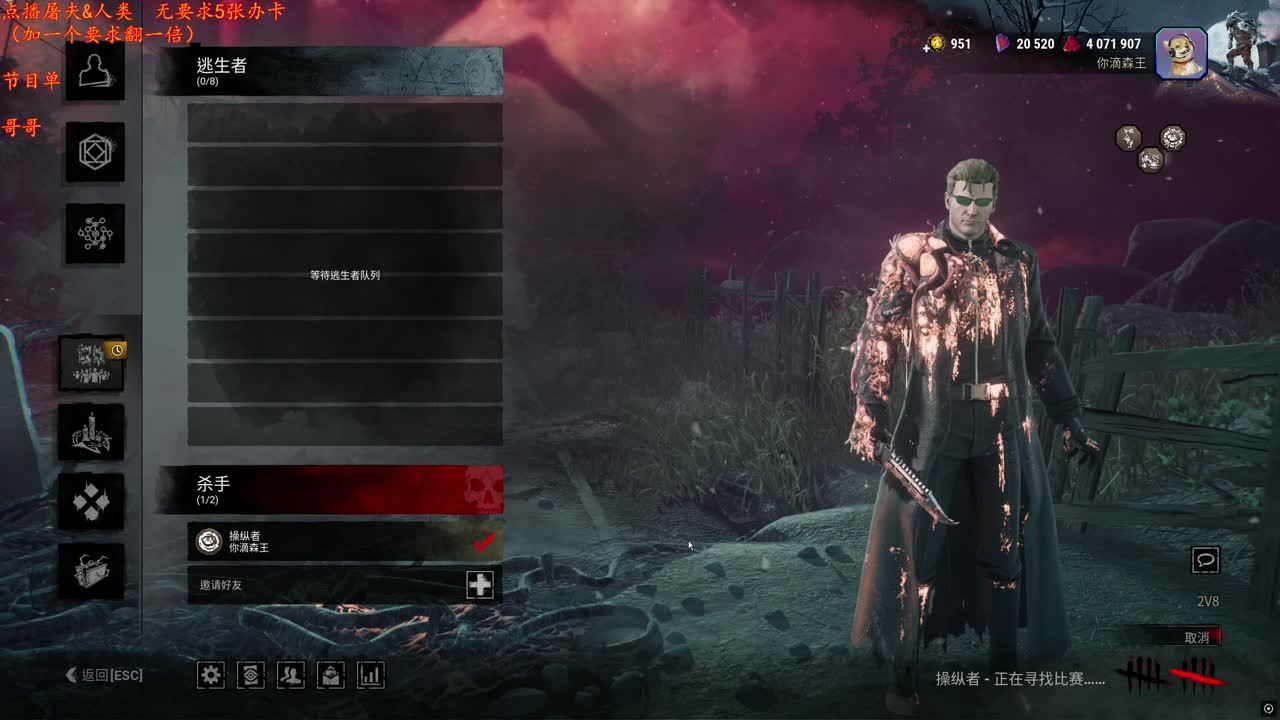Open the treasure chest store icon
The width and height of the screenshot is (1280, 720).
click(x=92, y=571)
